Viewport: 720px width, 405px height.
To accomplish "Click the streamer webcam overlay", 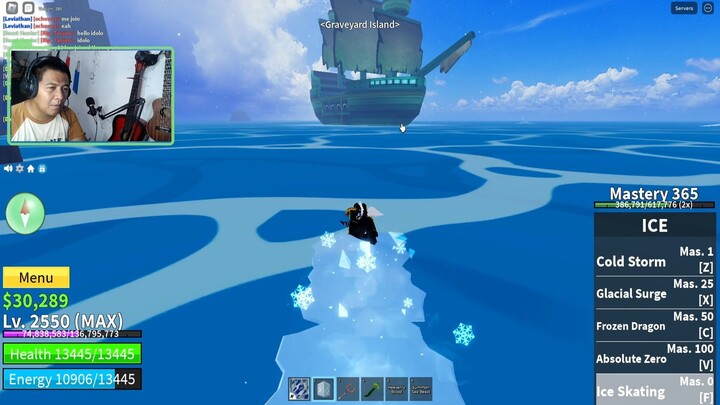I will tap(91, 96).
